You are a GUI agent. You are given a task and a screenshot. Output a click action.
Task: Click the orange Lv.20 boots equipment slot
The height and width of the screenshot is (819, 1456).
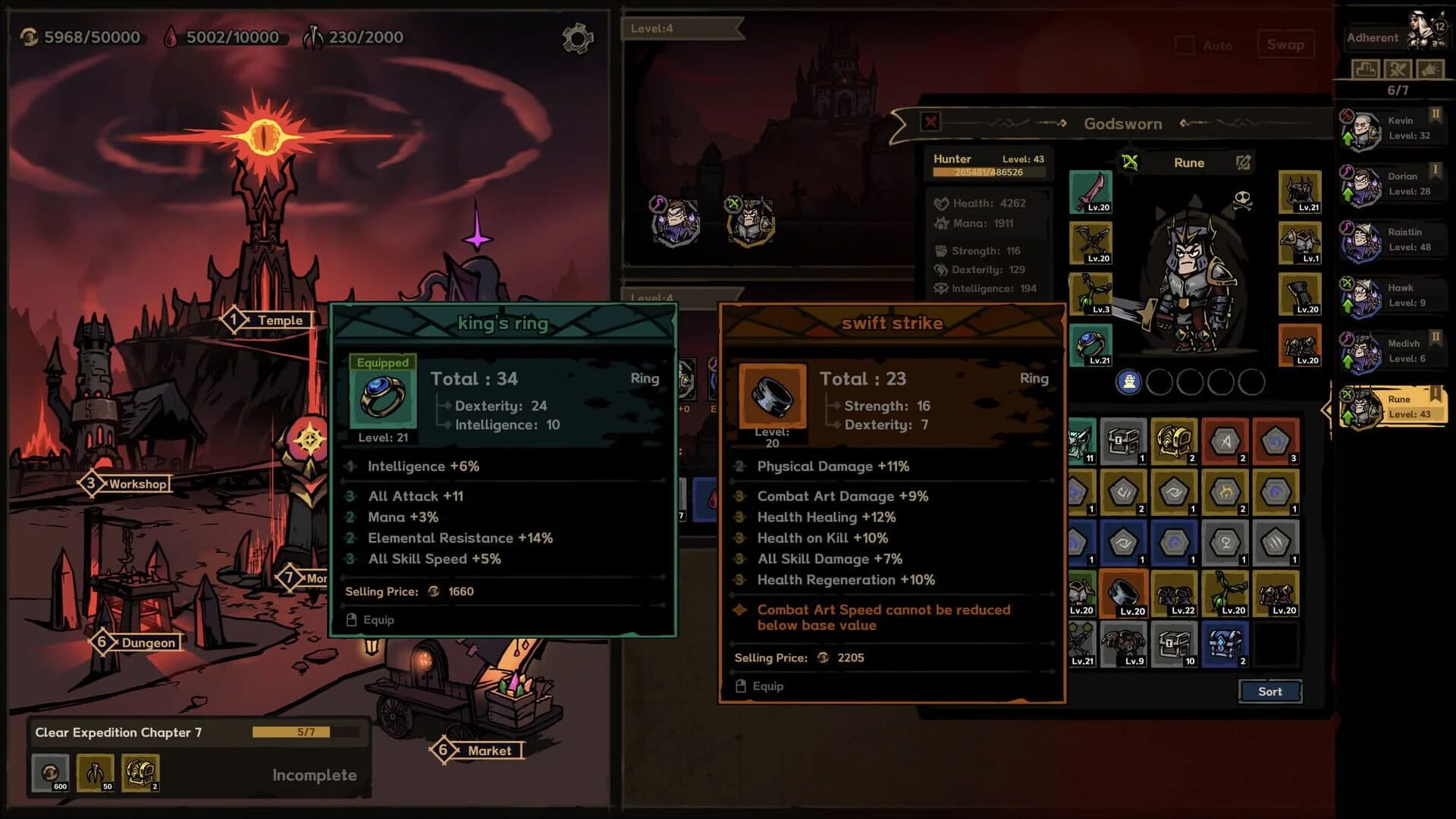(1299, 346)
